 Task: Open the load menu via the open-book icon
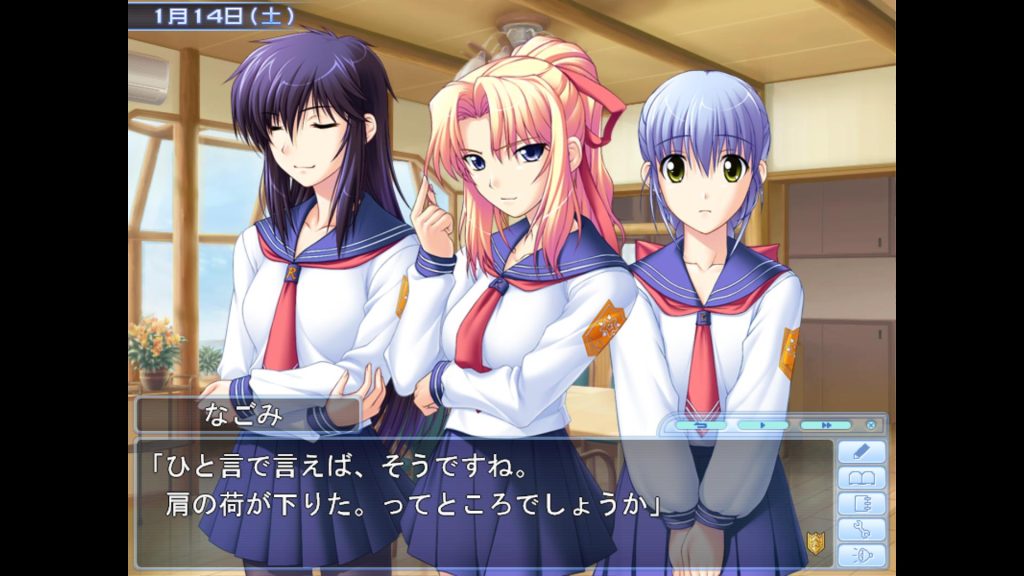coord(861,478)
